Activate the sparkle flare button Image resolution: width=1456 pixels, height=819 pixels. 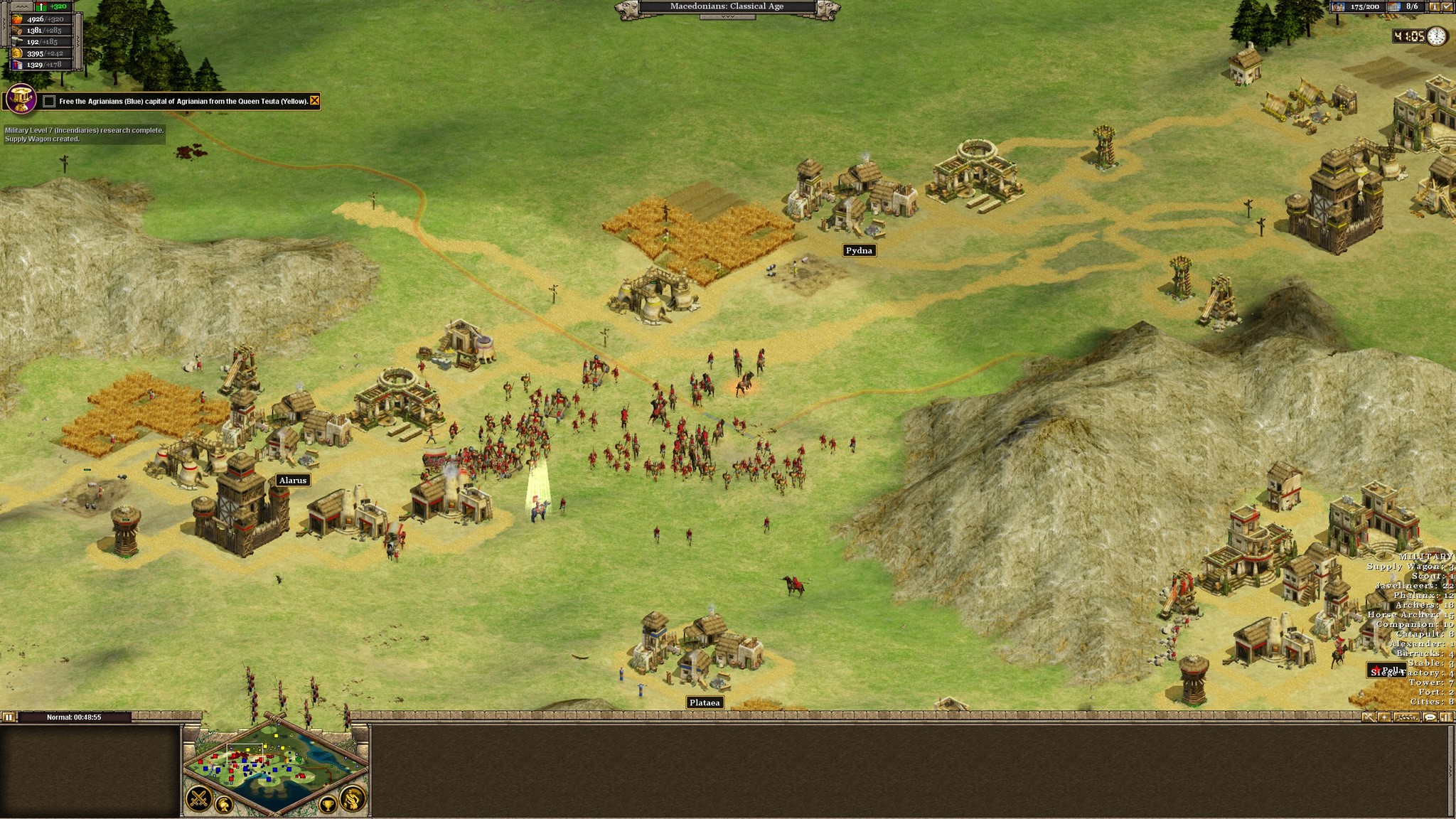tap(1383, 717)
